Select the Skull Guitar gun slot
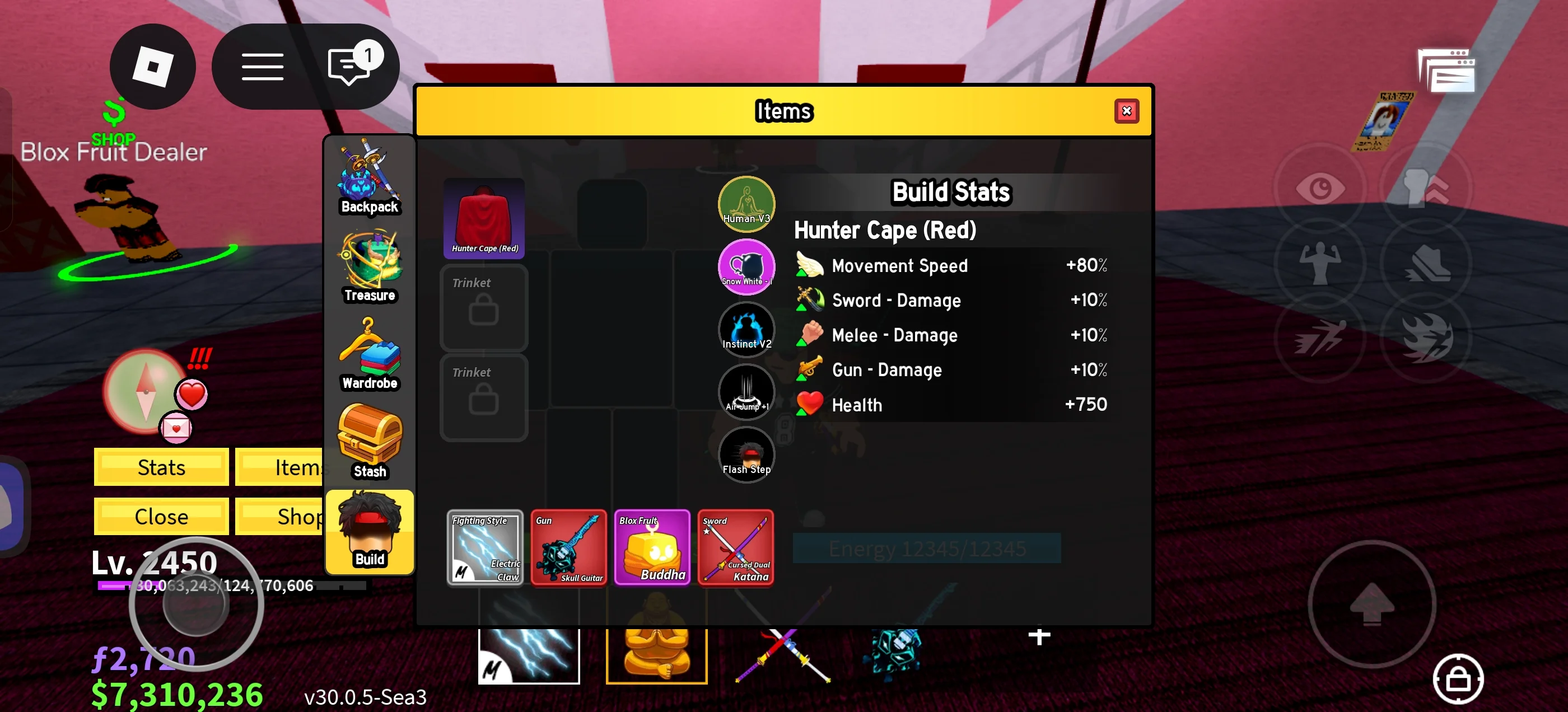The height and width of the screenshot is (712, 1568). pos(568,547)
